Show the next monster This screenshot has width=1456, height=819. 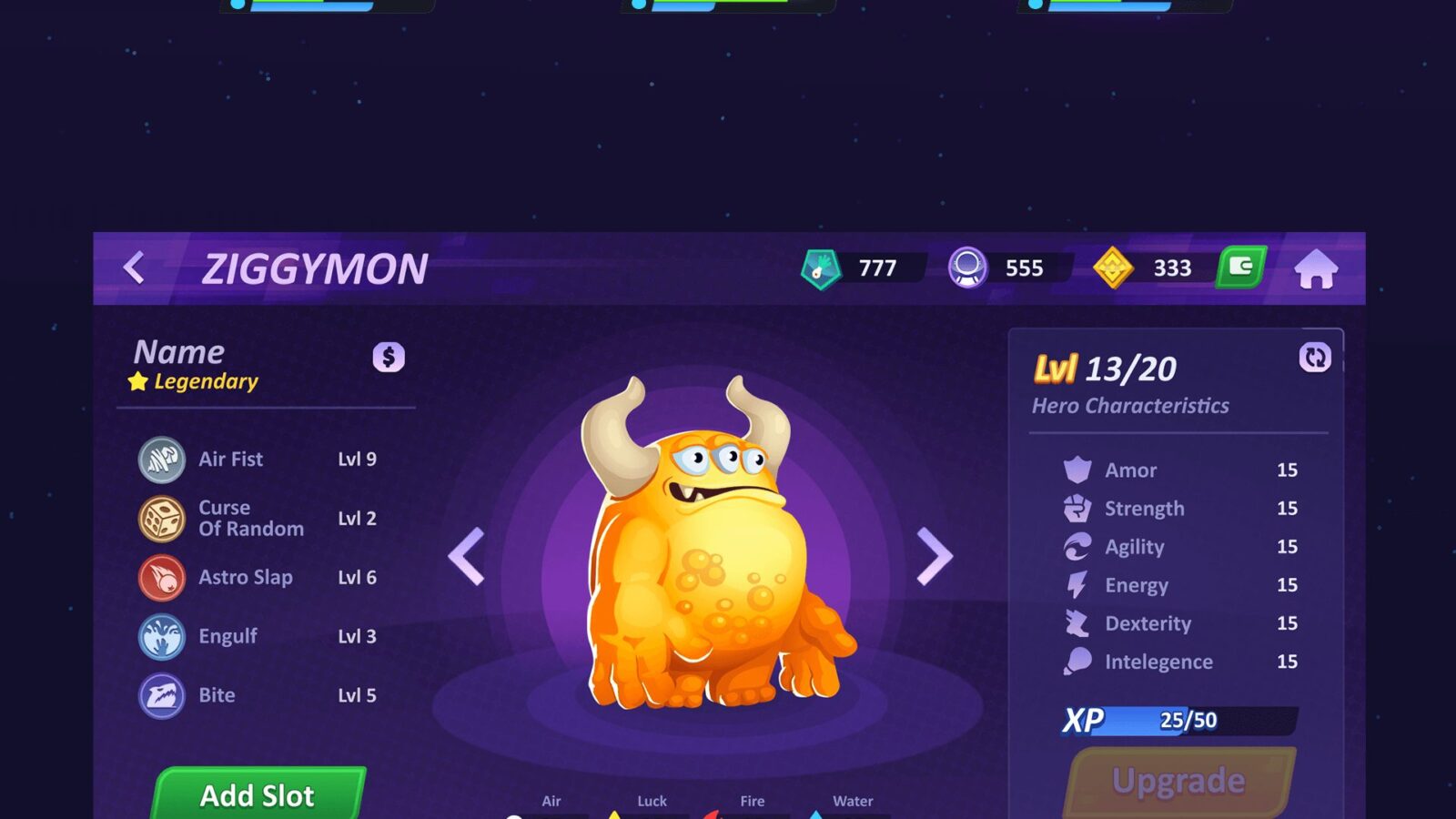coord(934,556)
